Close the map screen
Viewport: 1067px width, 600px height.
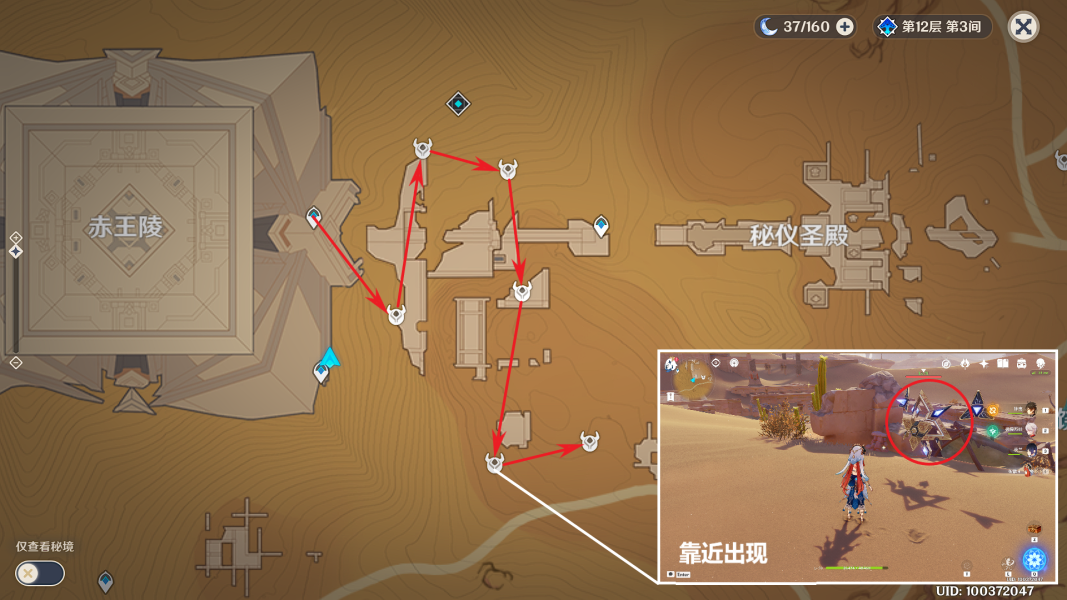click(x=1023, y=27)
